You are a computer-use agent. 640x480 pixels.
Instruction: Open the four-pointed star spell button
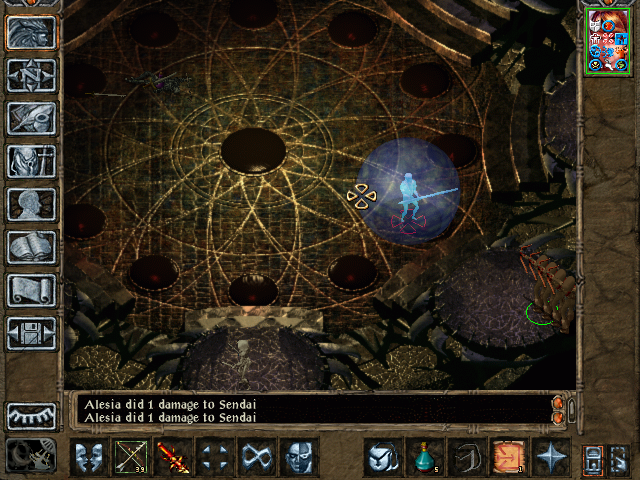[x=550, y=457]
